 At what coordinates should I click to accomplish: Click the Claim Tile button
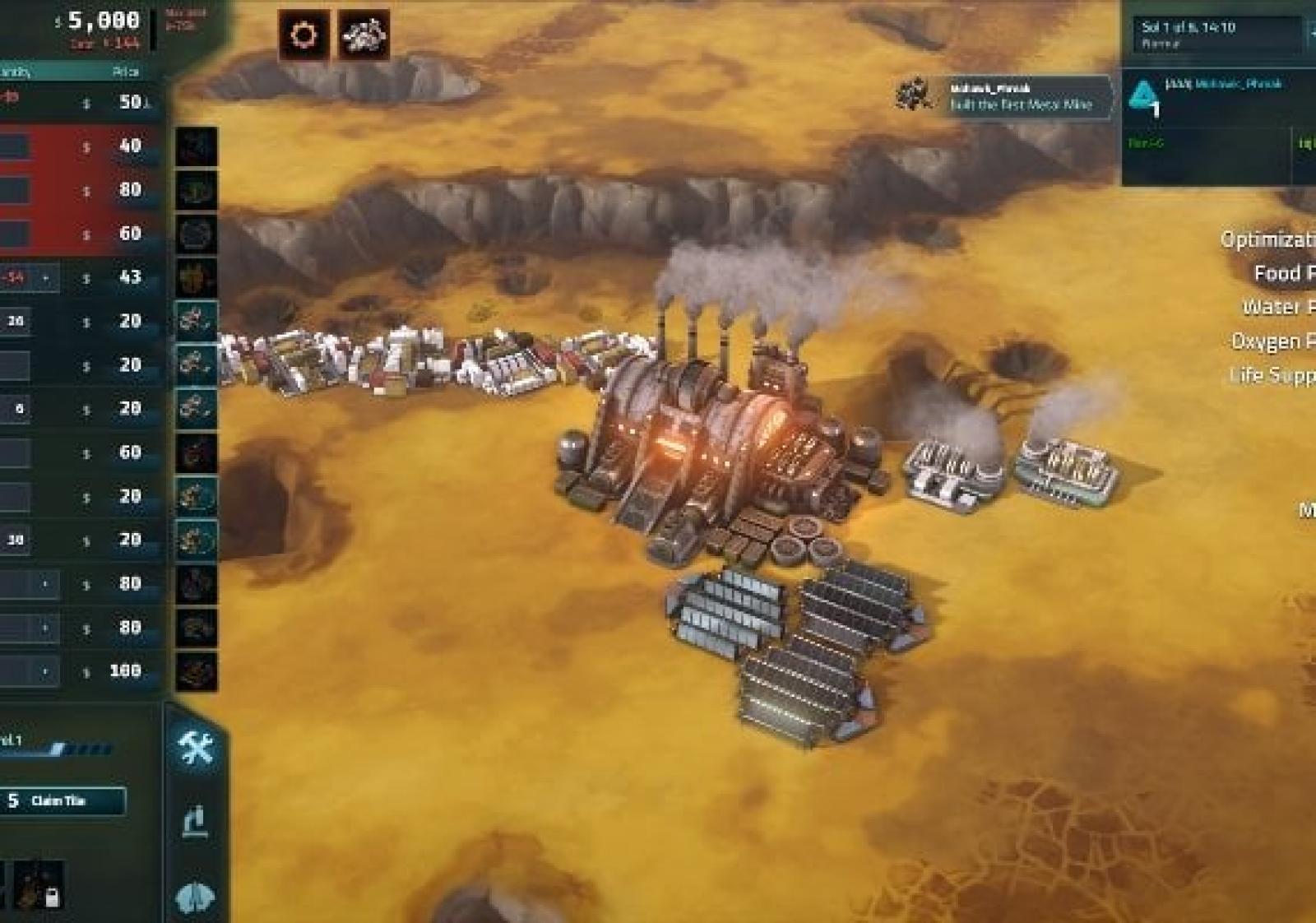click(63, 800)
